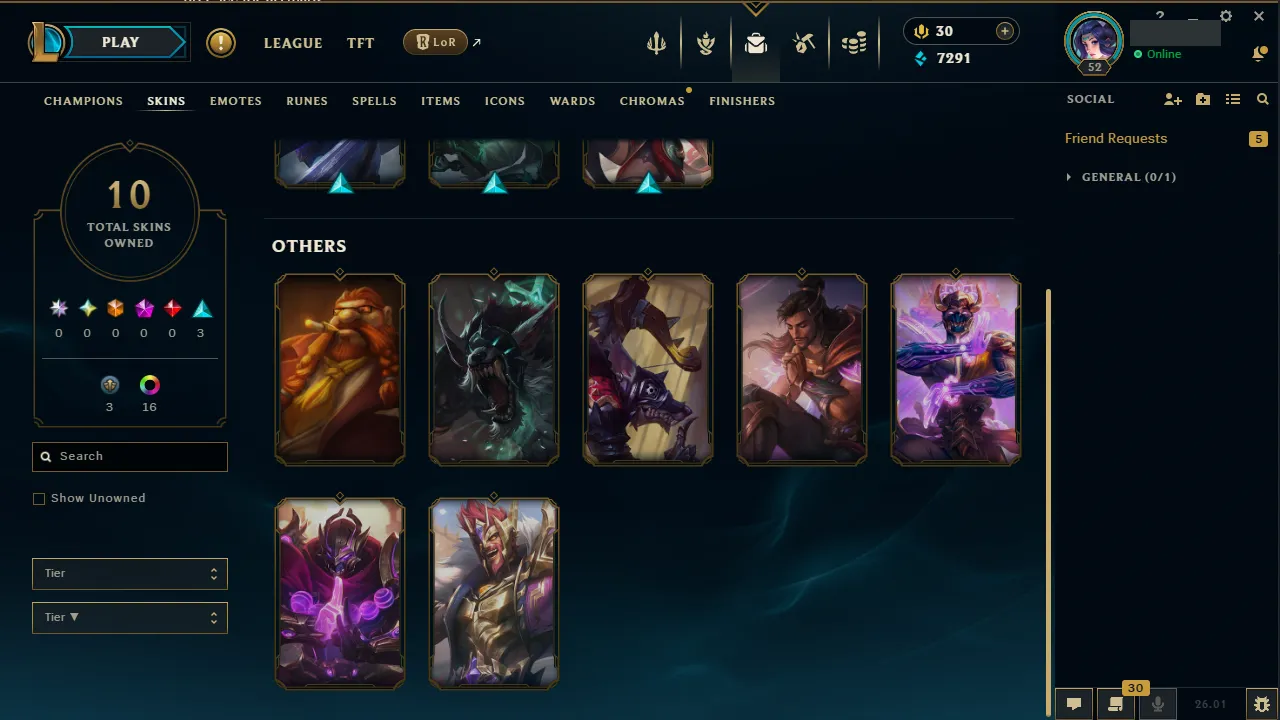1280x720 pixels.
Task: Open the chat bubble toggle at bottom right
Action: tap(1073, 703)
